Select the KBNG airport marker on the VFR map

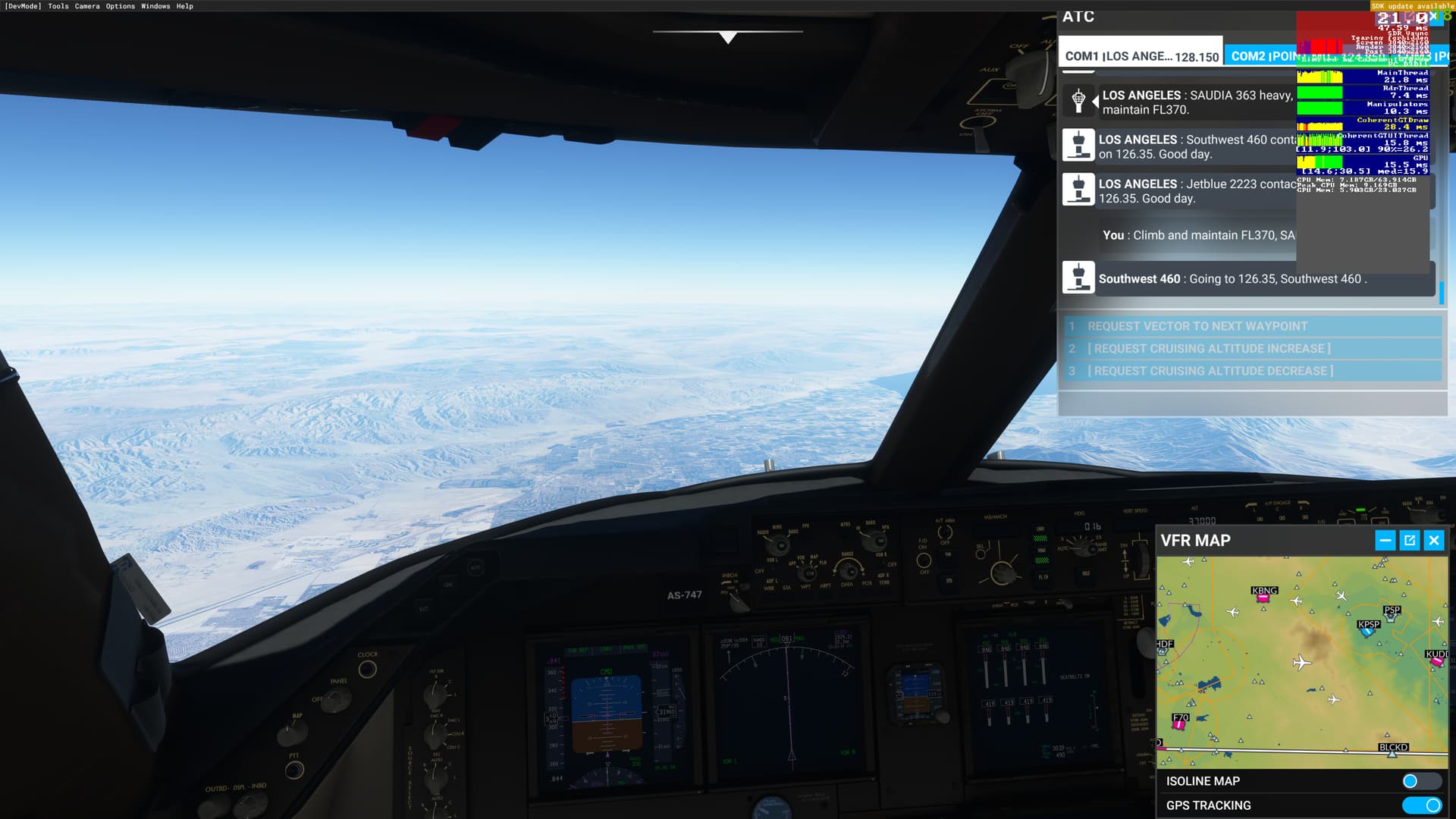click(1263, 599)
